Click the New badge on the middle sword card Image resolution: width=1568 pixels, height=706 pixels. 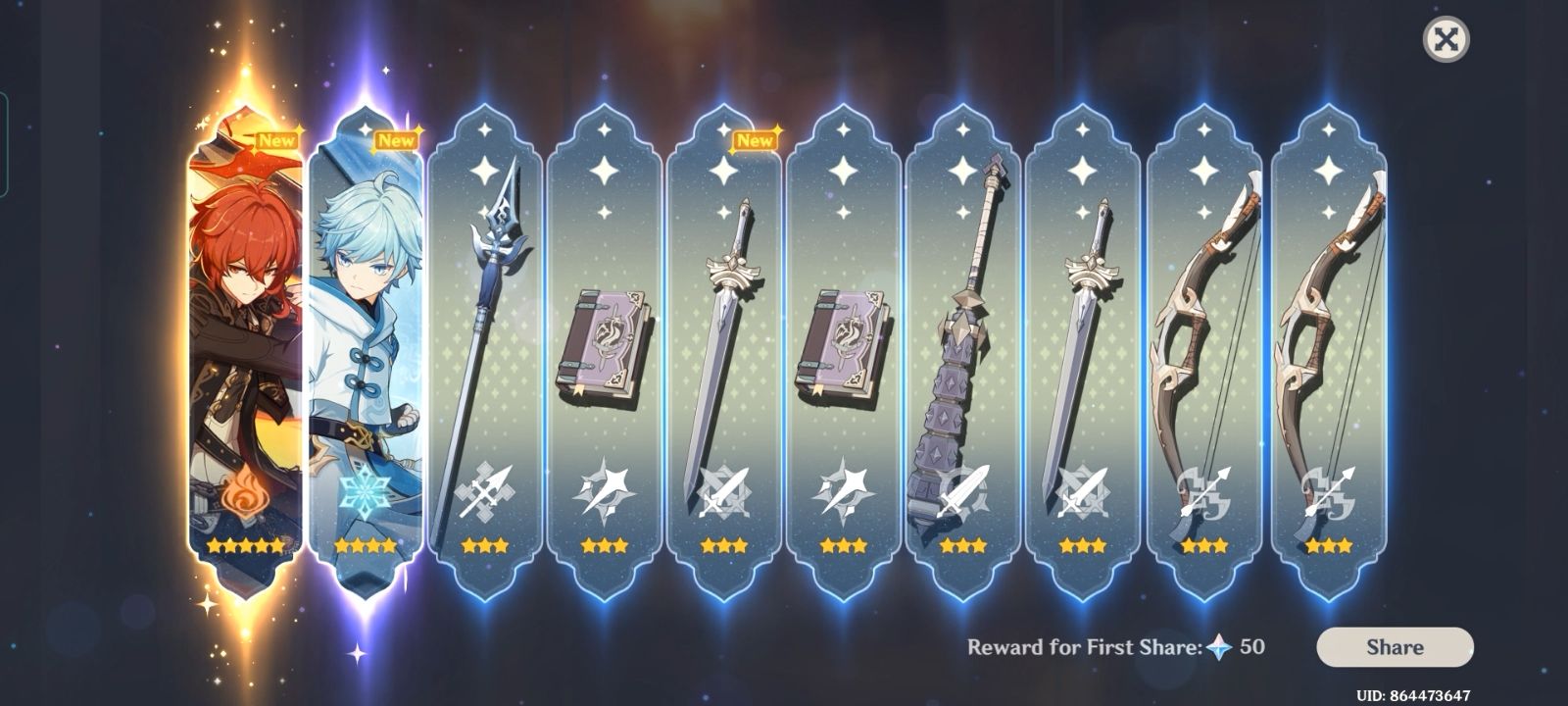click(756, 140)
